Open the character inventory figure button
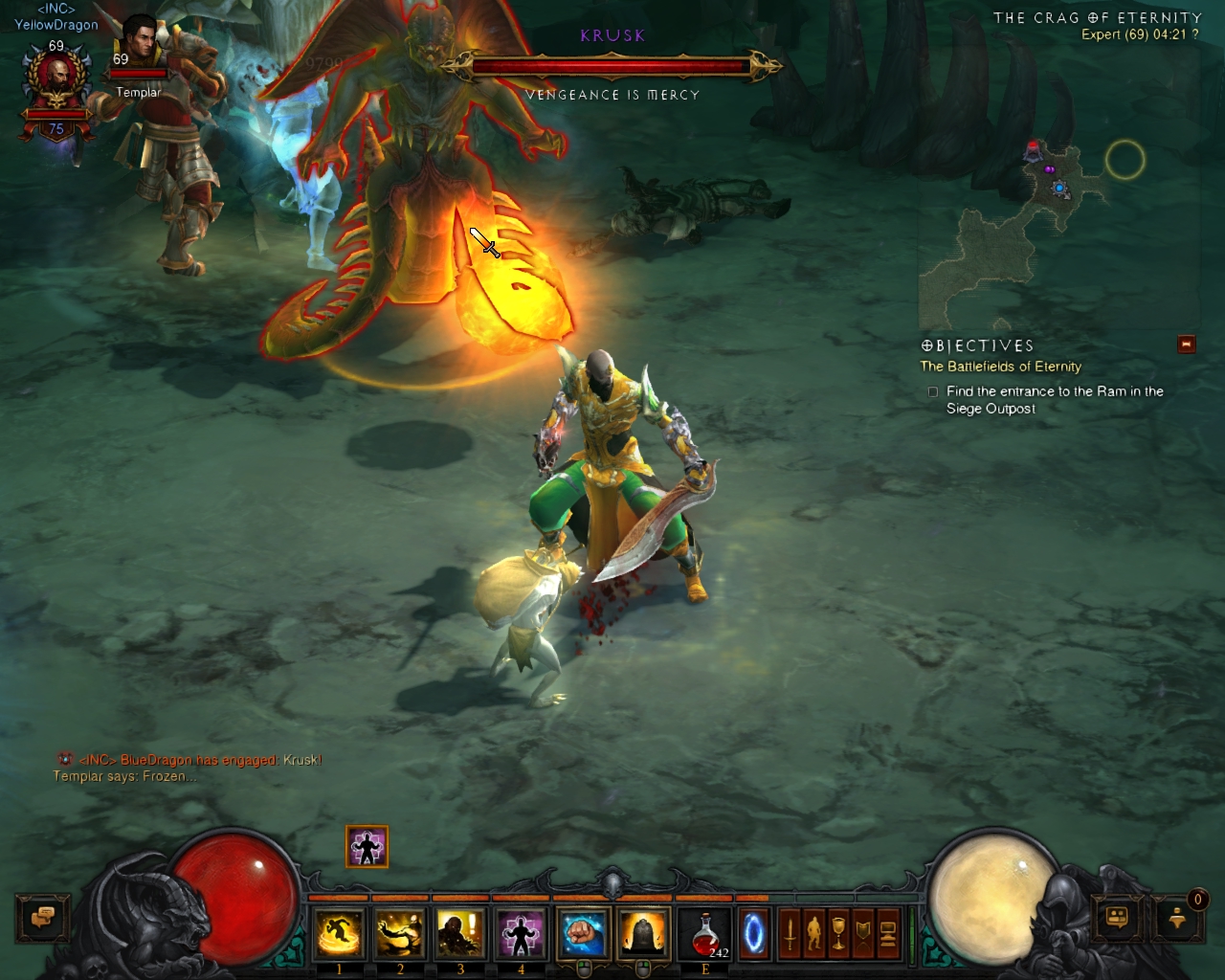 (813, 933)
